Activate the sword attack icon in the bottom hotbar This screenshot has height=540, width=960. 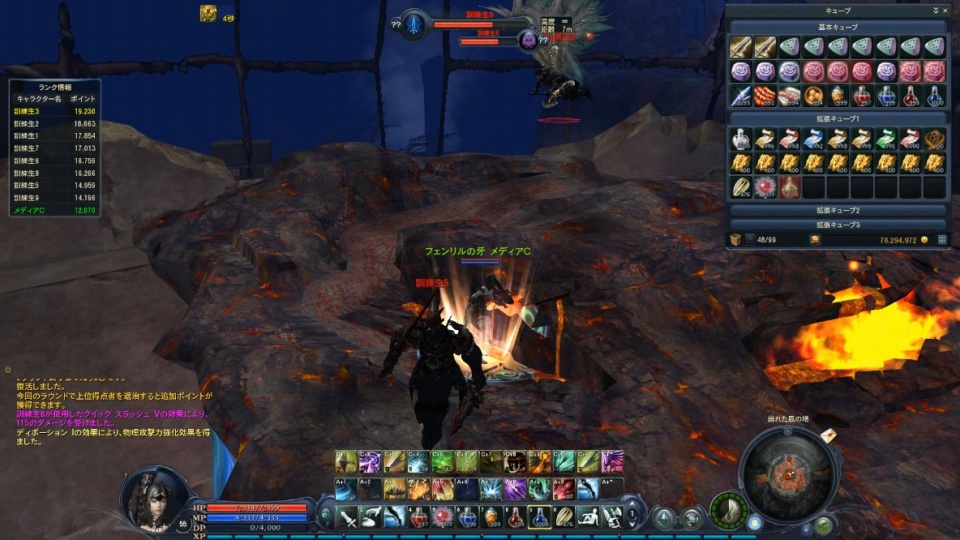[x=347, y=517]
